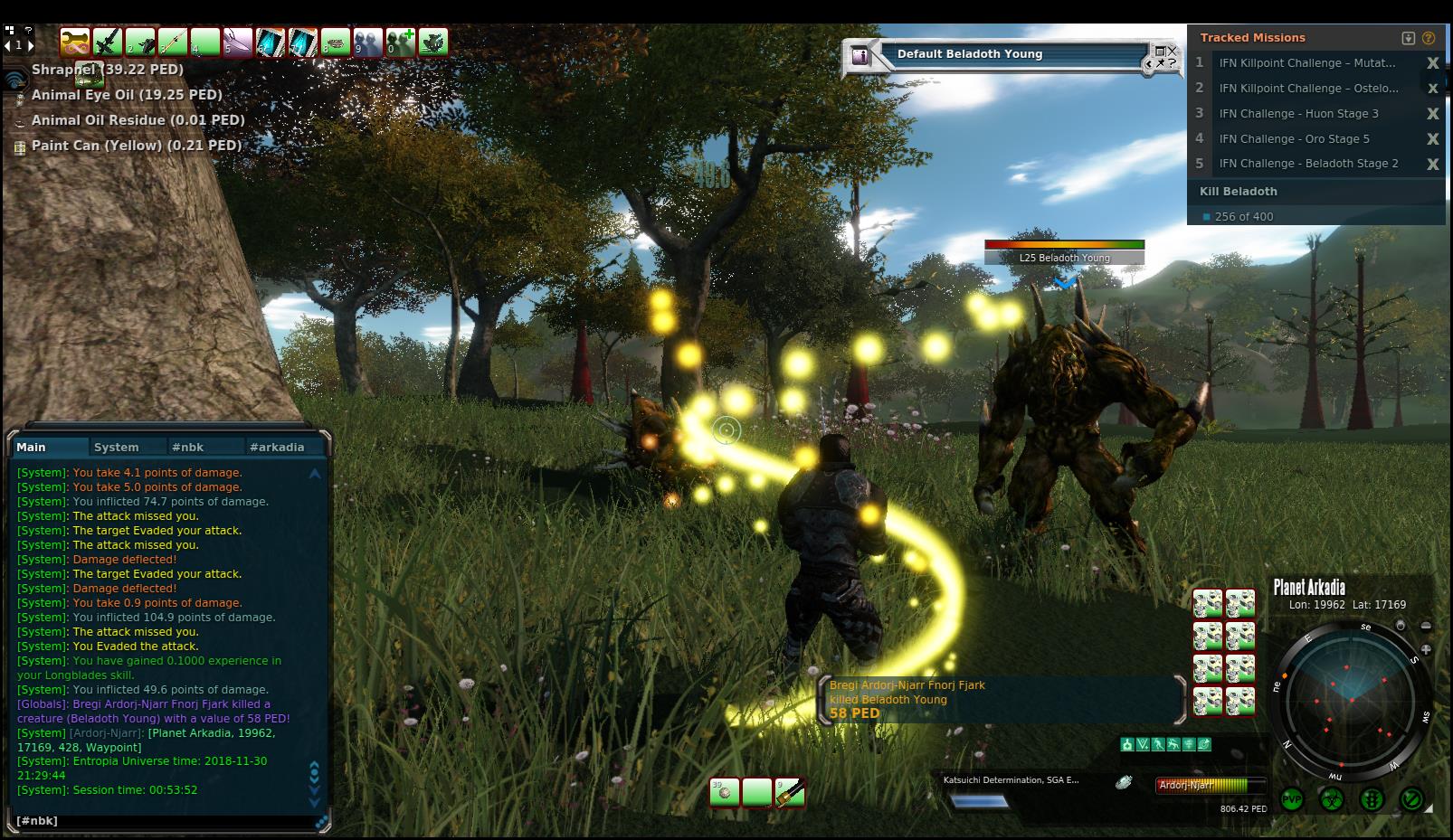The height and width of the screenshot is (840, 1453).
Task: Close the Default Beladoth Young window
Action: tap(1173, 52)
